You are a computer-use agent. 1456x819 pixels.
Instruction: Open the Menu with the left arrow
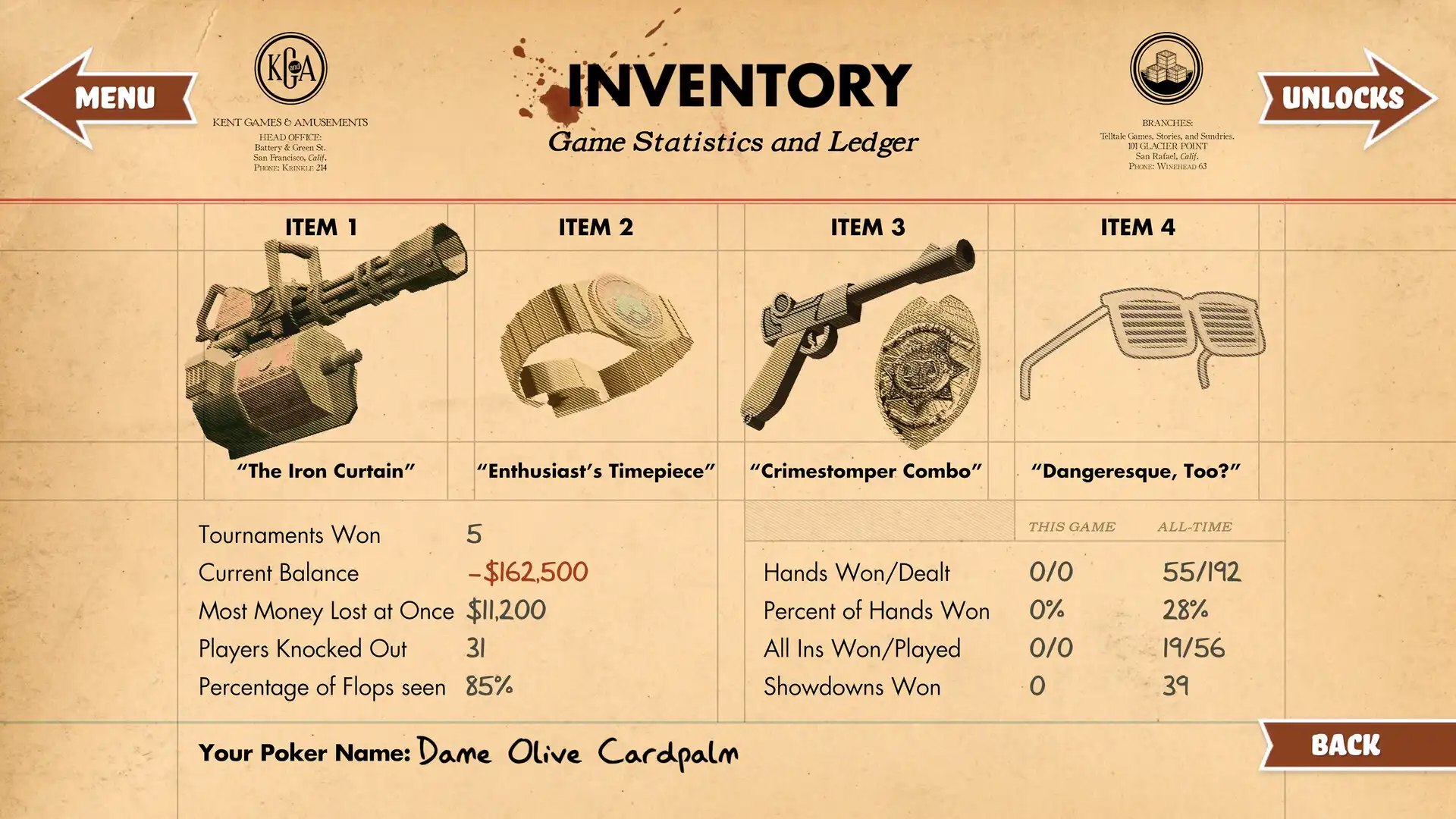(106, 97)
